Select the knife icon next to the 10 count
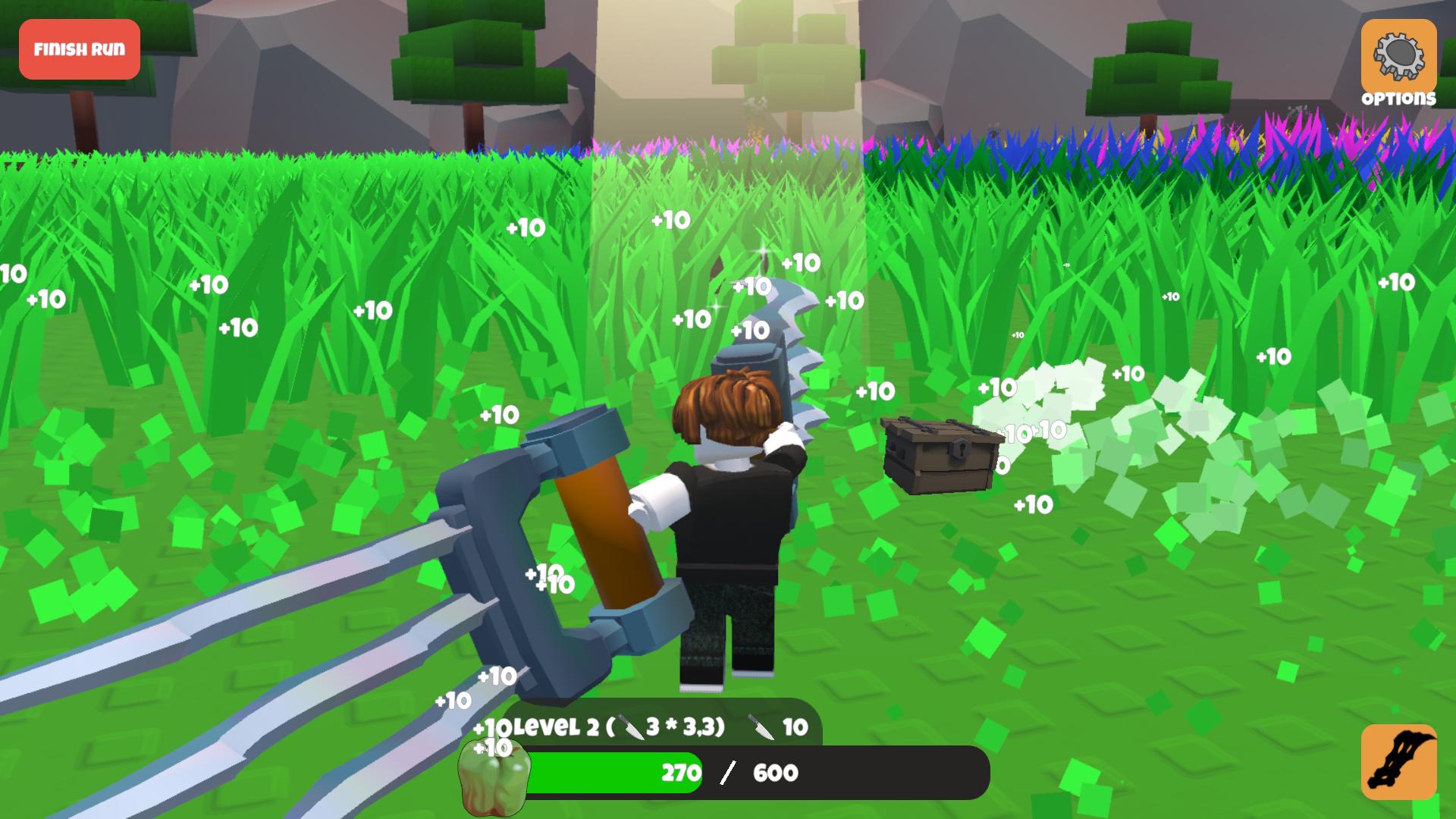The image size is (1456, 819). click(x=758, y=725)
